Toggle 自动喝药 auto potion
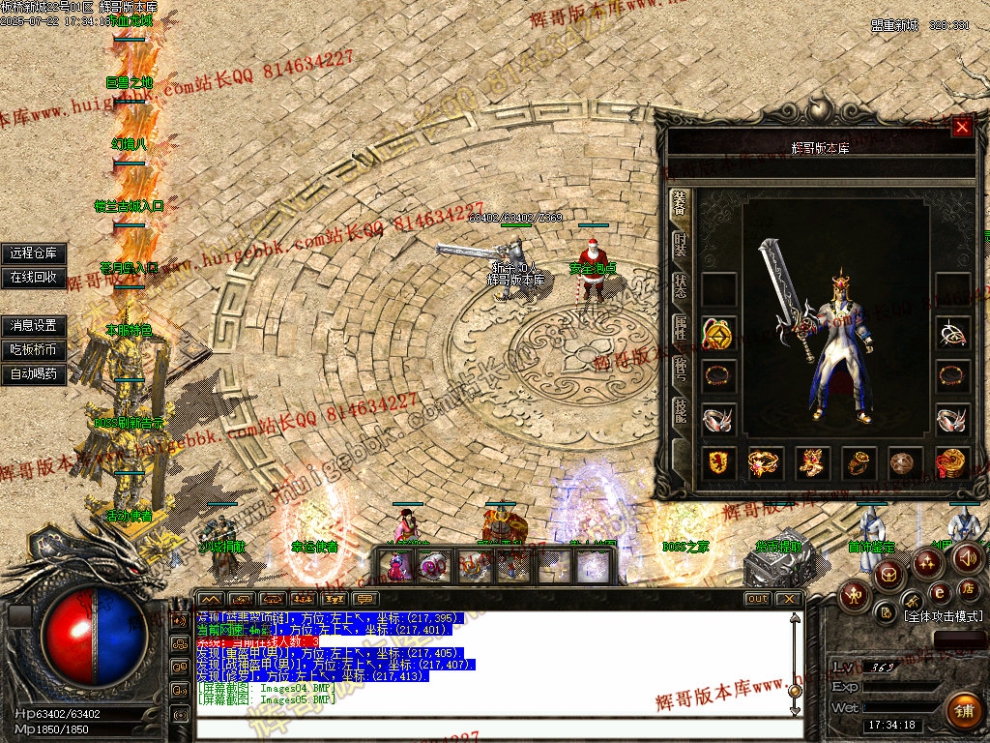Image resolution: width=990 pixels, height=743 pixels. click(x=34, y=375)
